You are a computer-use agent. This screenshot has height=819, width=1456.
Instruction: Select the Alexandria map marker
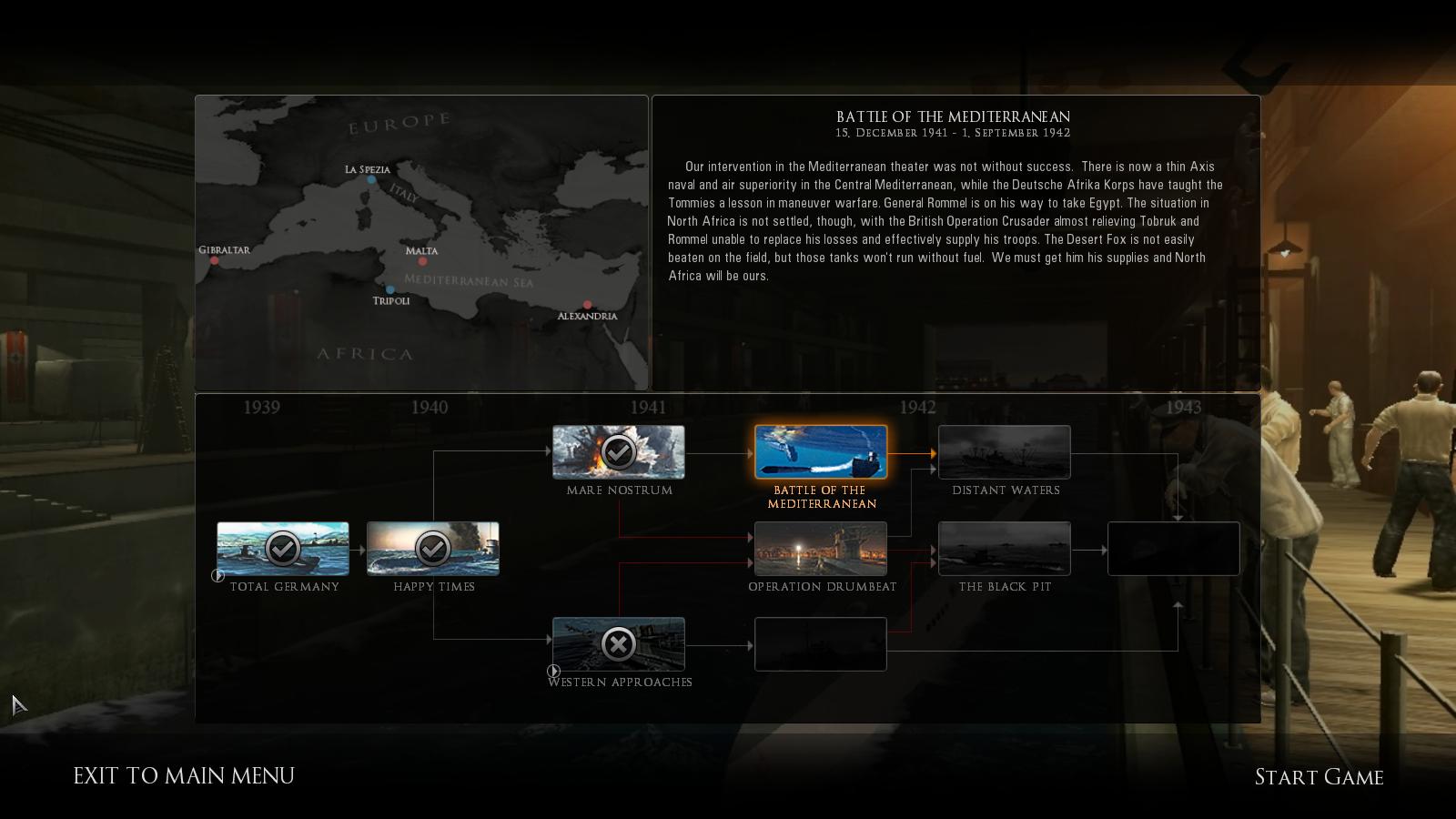(x=588, y=305)
